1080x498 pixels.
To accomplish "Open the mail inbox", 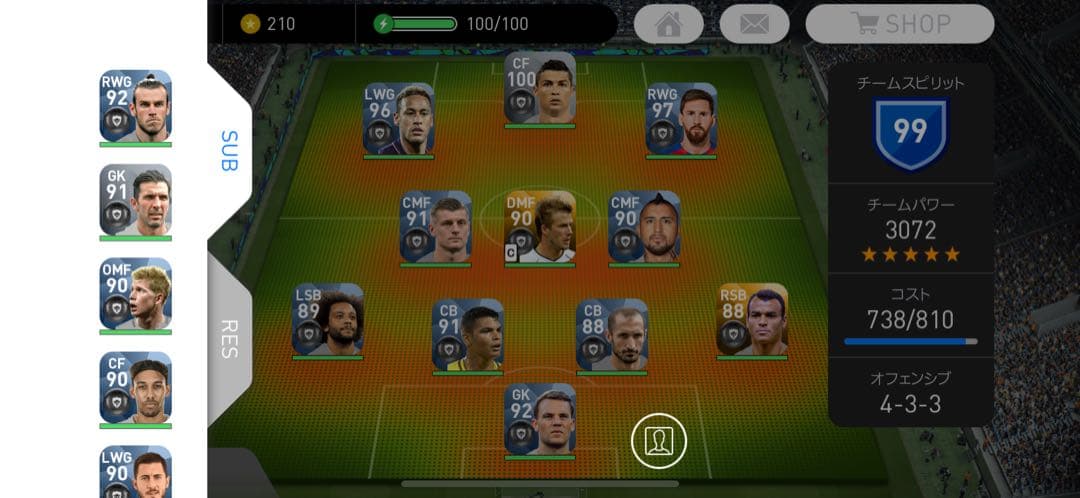I will [x=754, y=24].
